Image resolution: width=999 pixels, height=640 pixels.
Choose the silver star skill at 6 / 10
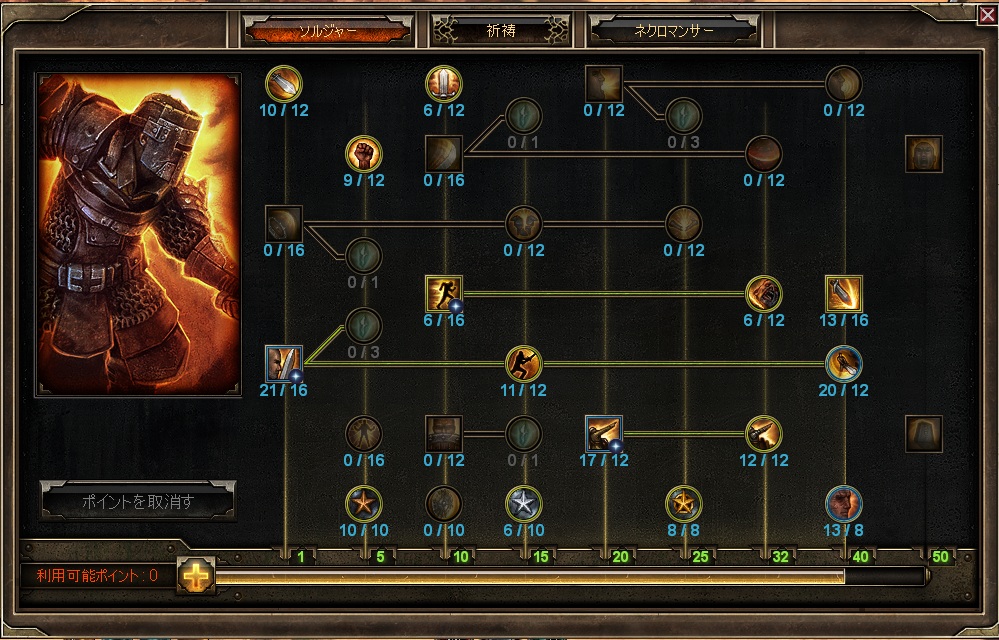pyautogui.click(x=524, y=503)
